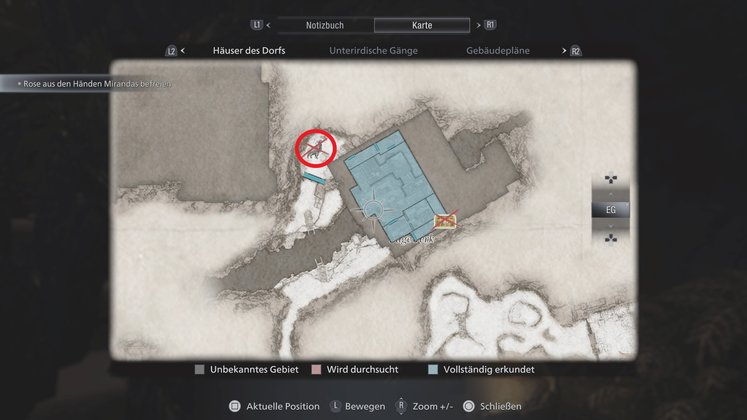
Task: Click the EG floor level indicator
Action: [611, 210]
